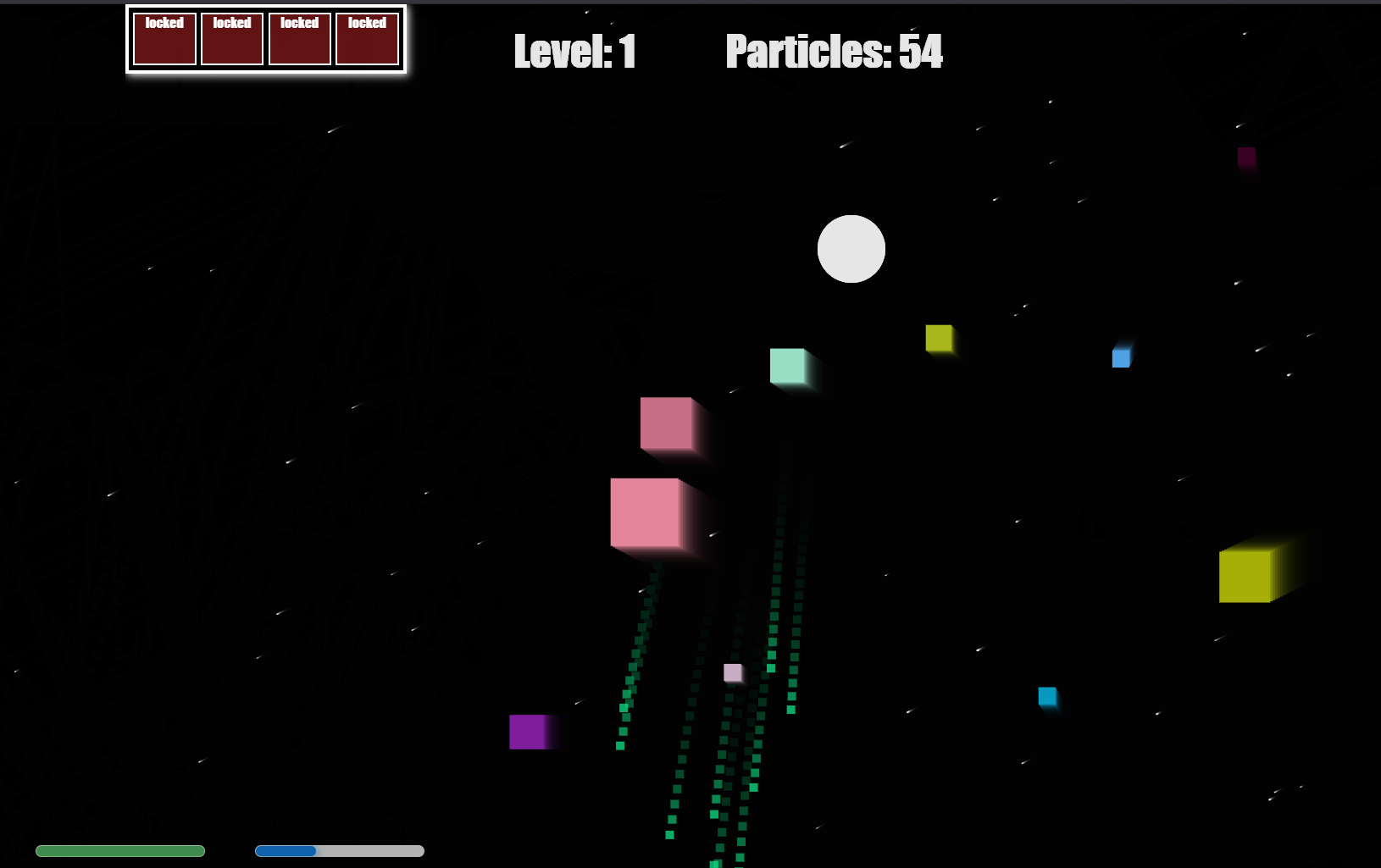Click the Level: 1 heading
Image resolution: width=1381 pixels, height=868 pixels.
[x=574, y=53]
